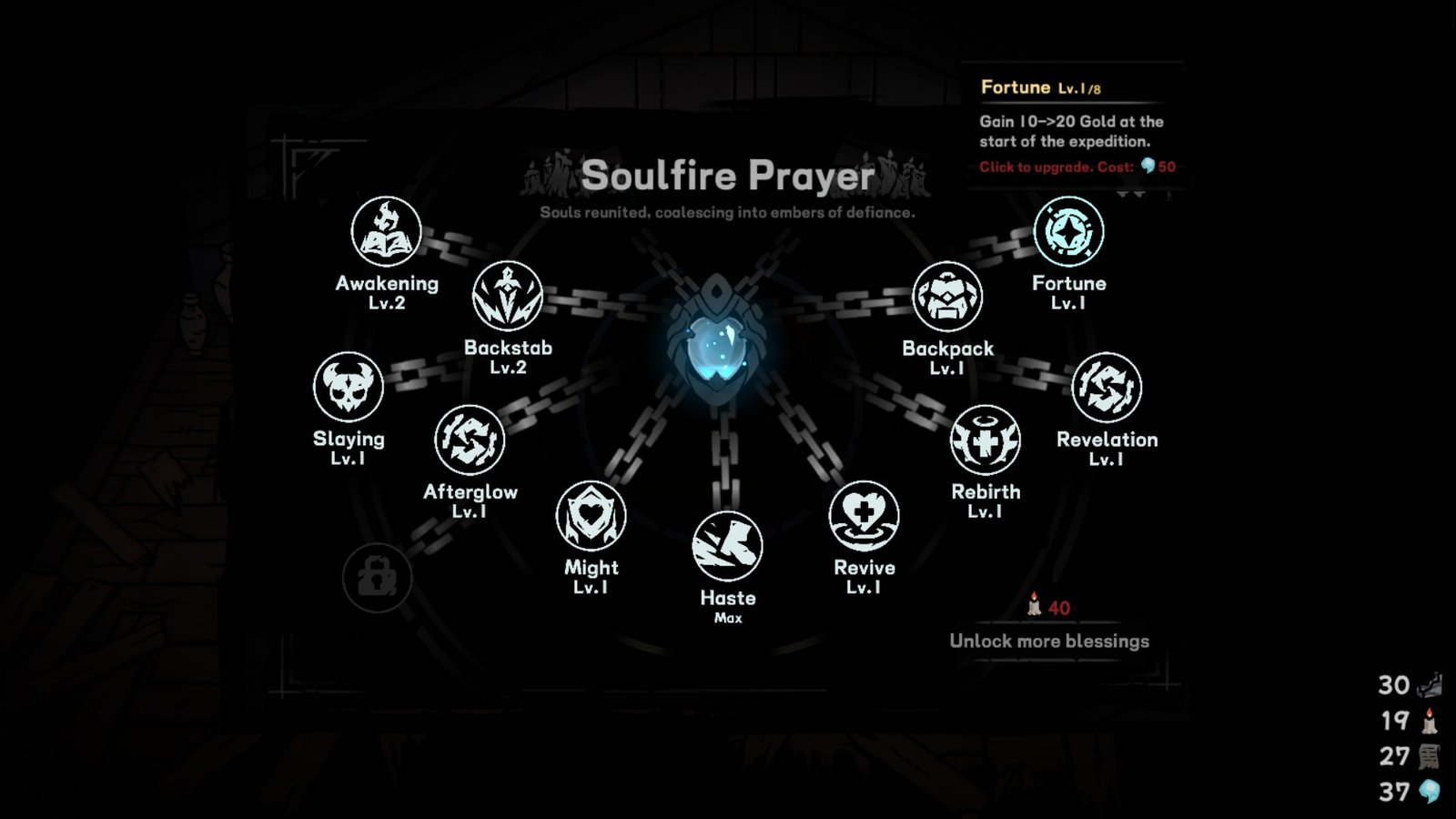Click the Afterglow blessing icon

[470, 440]
